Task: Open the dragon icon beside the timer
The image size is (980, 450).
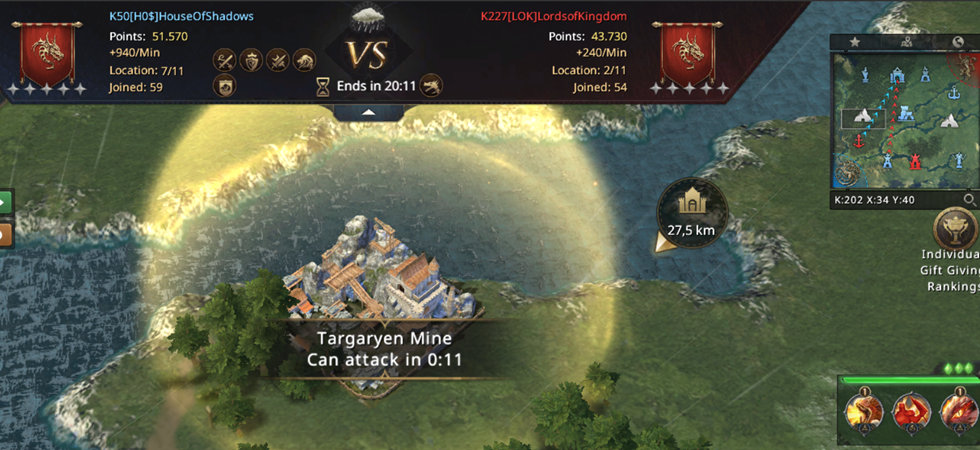Action: point(431,86)
